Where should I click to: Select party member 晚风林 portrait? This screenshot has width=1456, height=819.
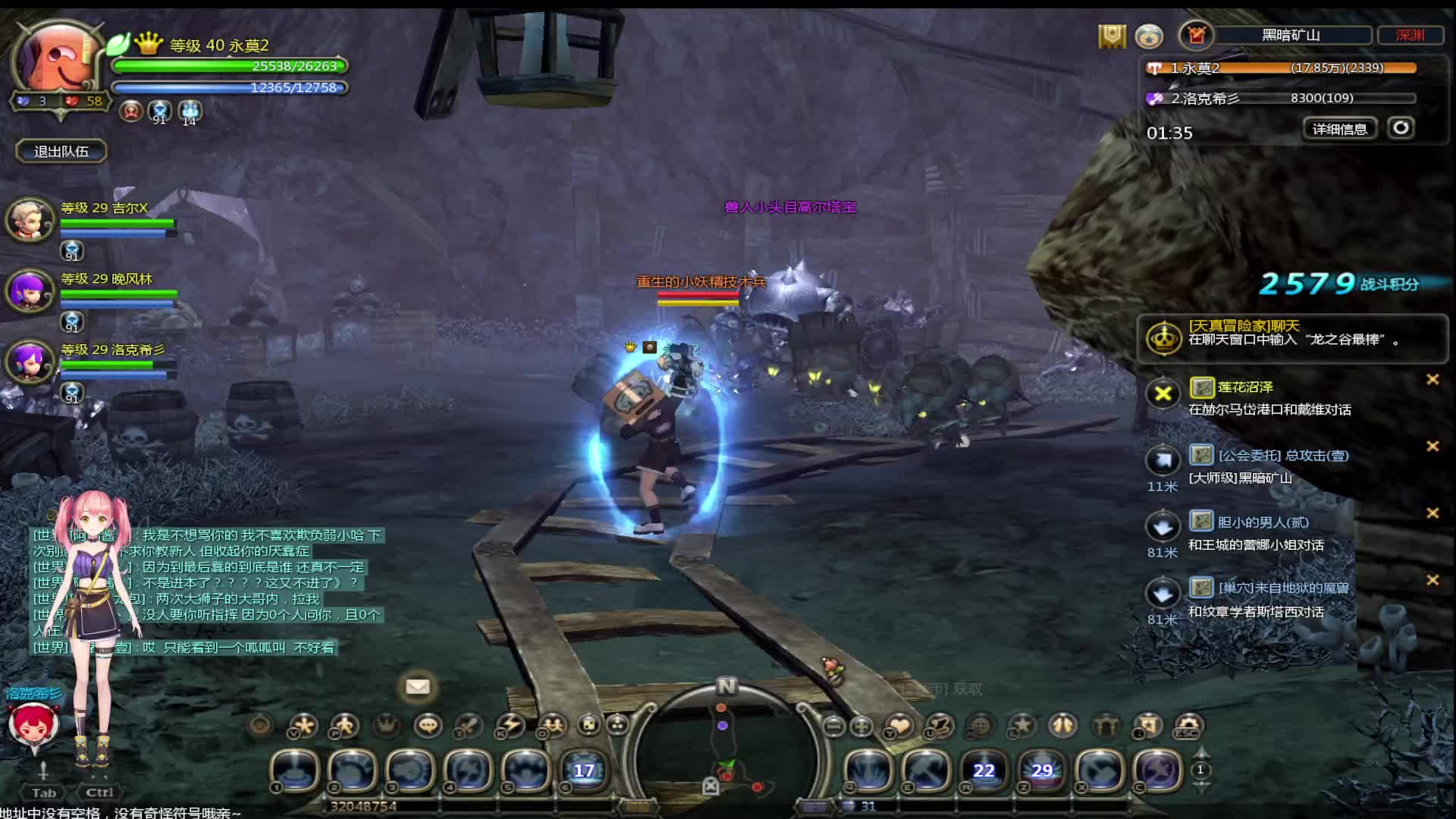pyautogui.click(x=30, y=290)
